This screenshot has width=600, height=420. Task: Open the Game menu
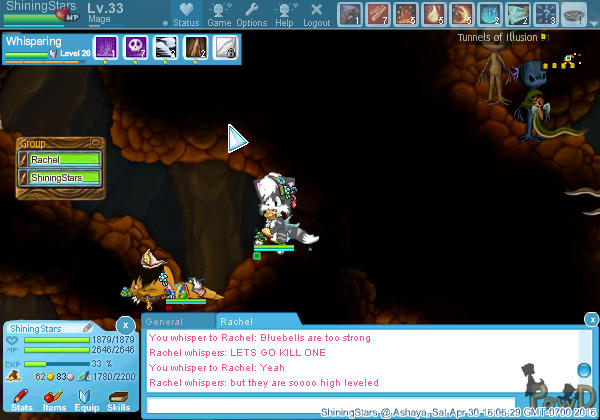[x=219, y=15]
